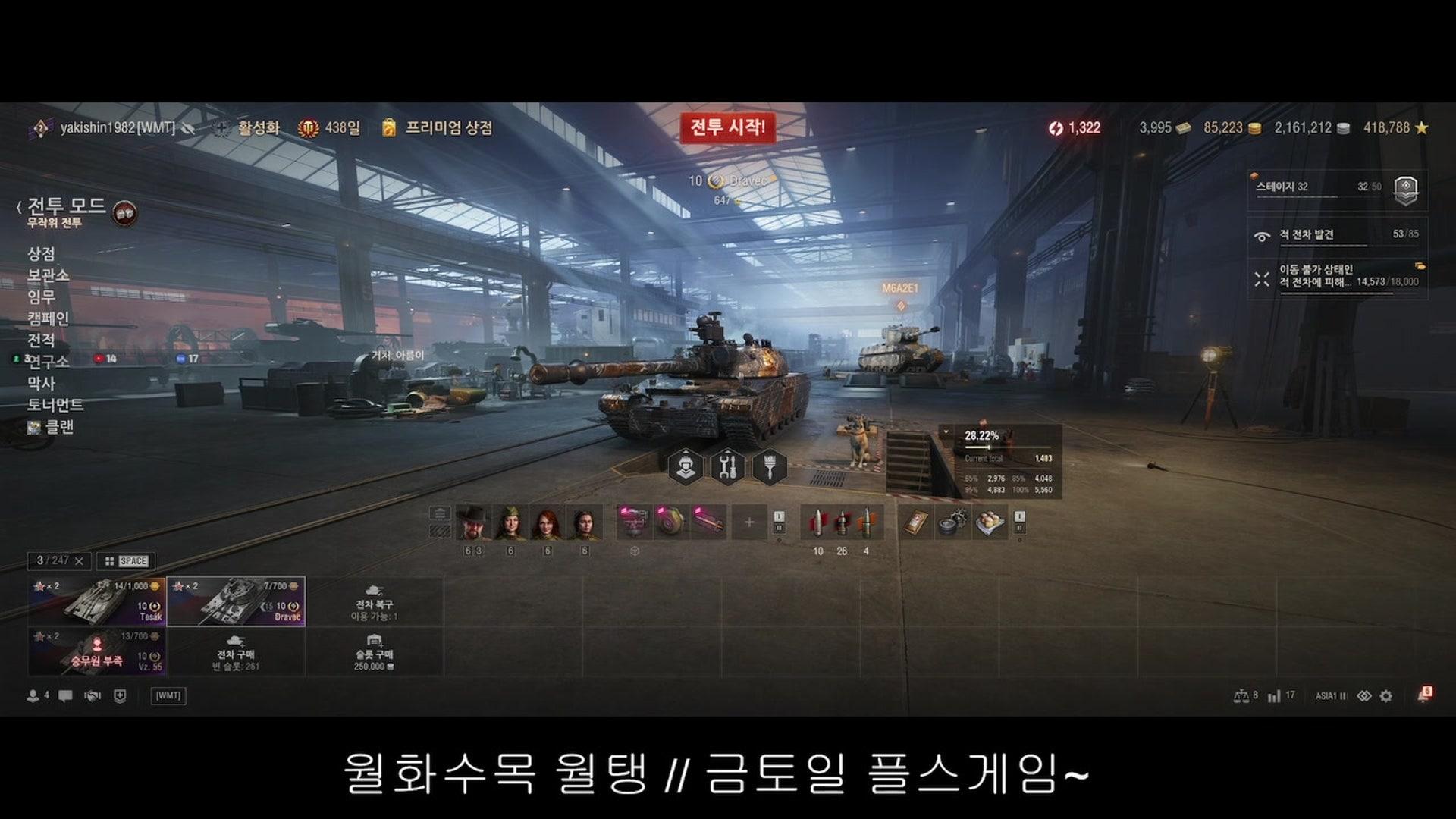Switch to equipment preset II toggle

[780, 529]
